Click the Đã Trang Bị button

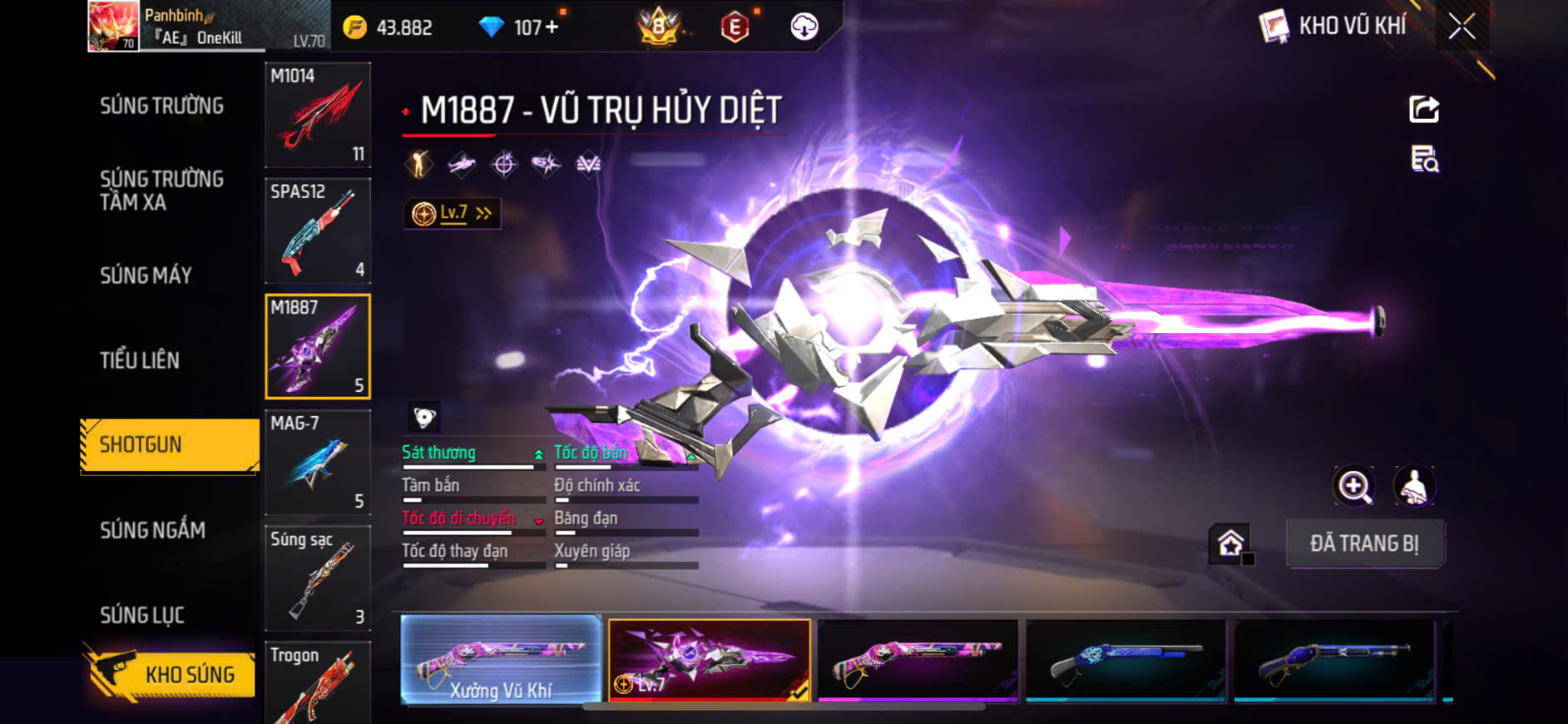point(1364,543)
